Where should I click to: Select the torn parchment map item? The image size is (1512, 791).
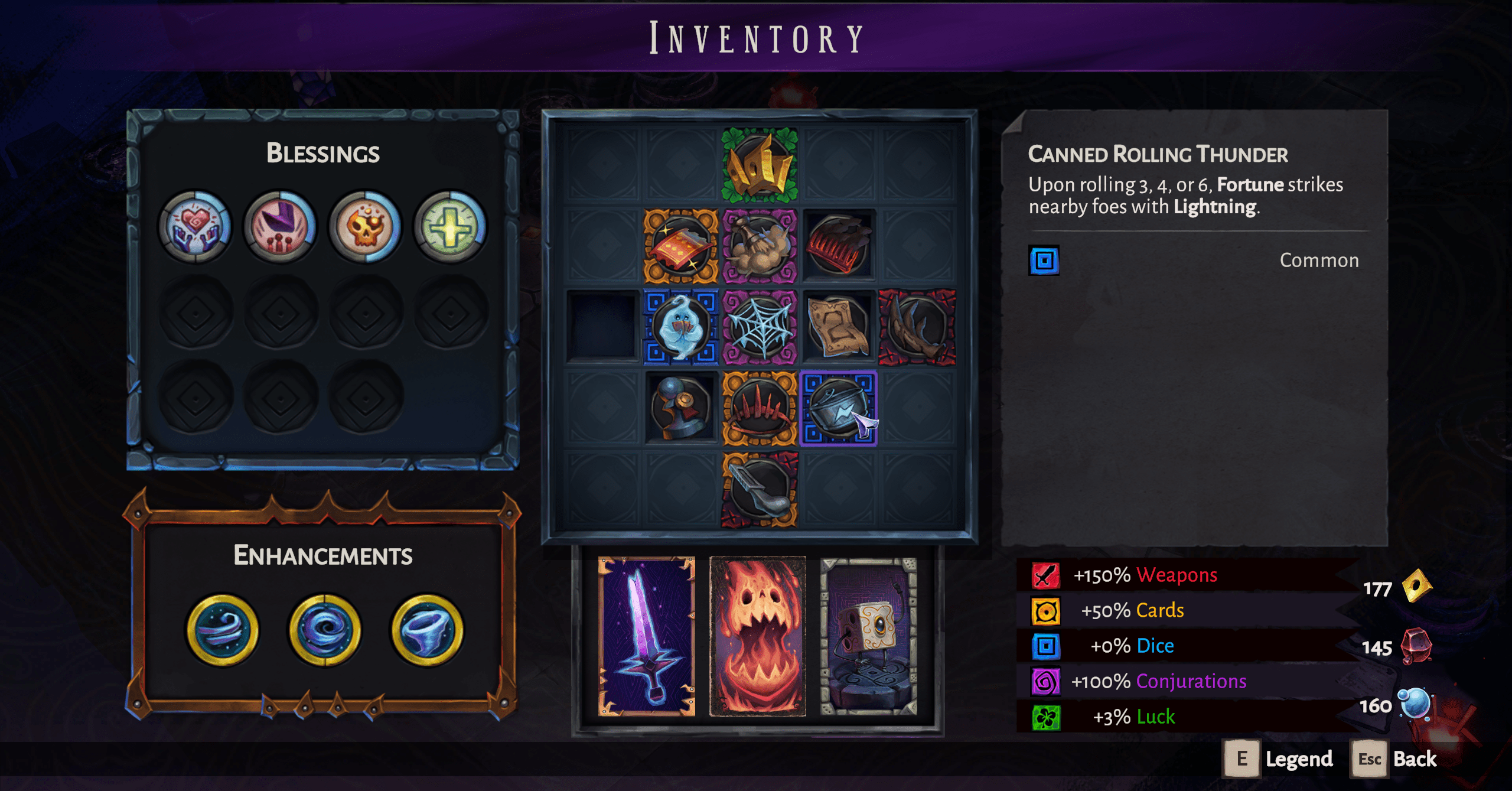[x=838, y=327]
